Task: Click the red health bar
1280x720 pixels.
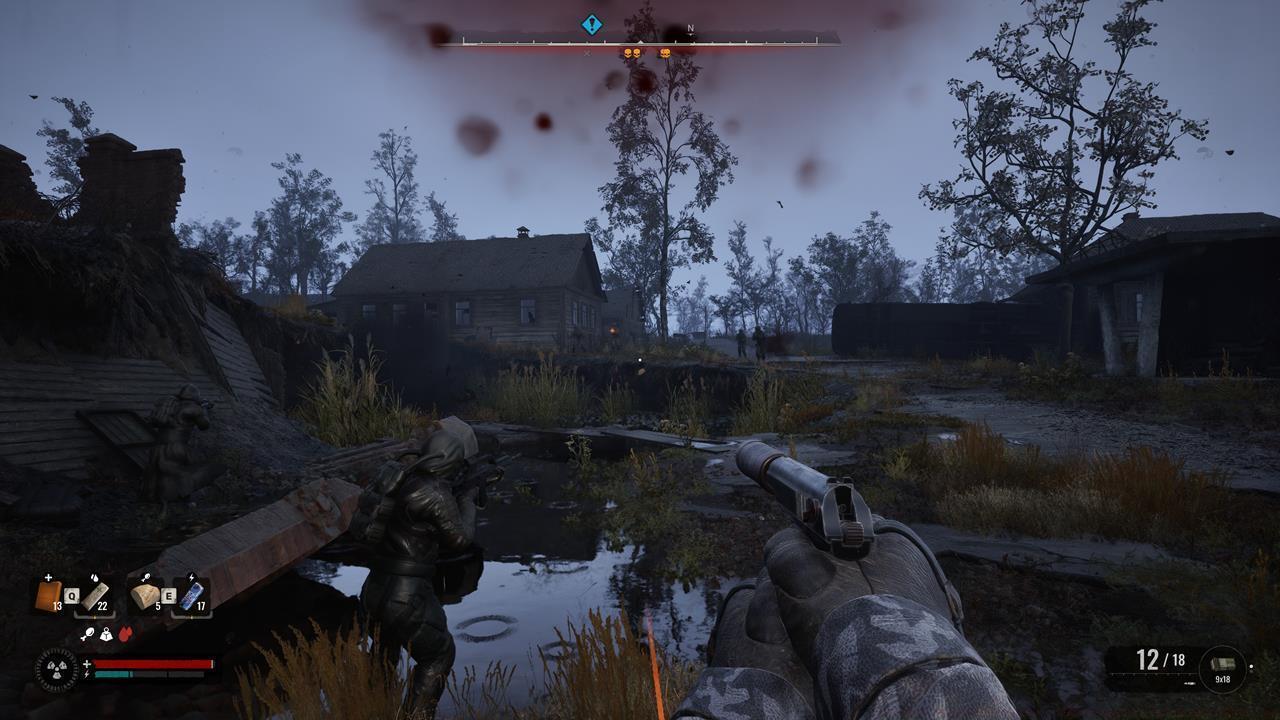Action: point(151,663)
